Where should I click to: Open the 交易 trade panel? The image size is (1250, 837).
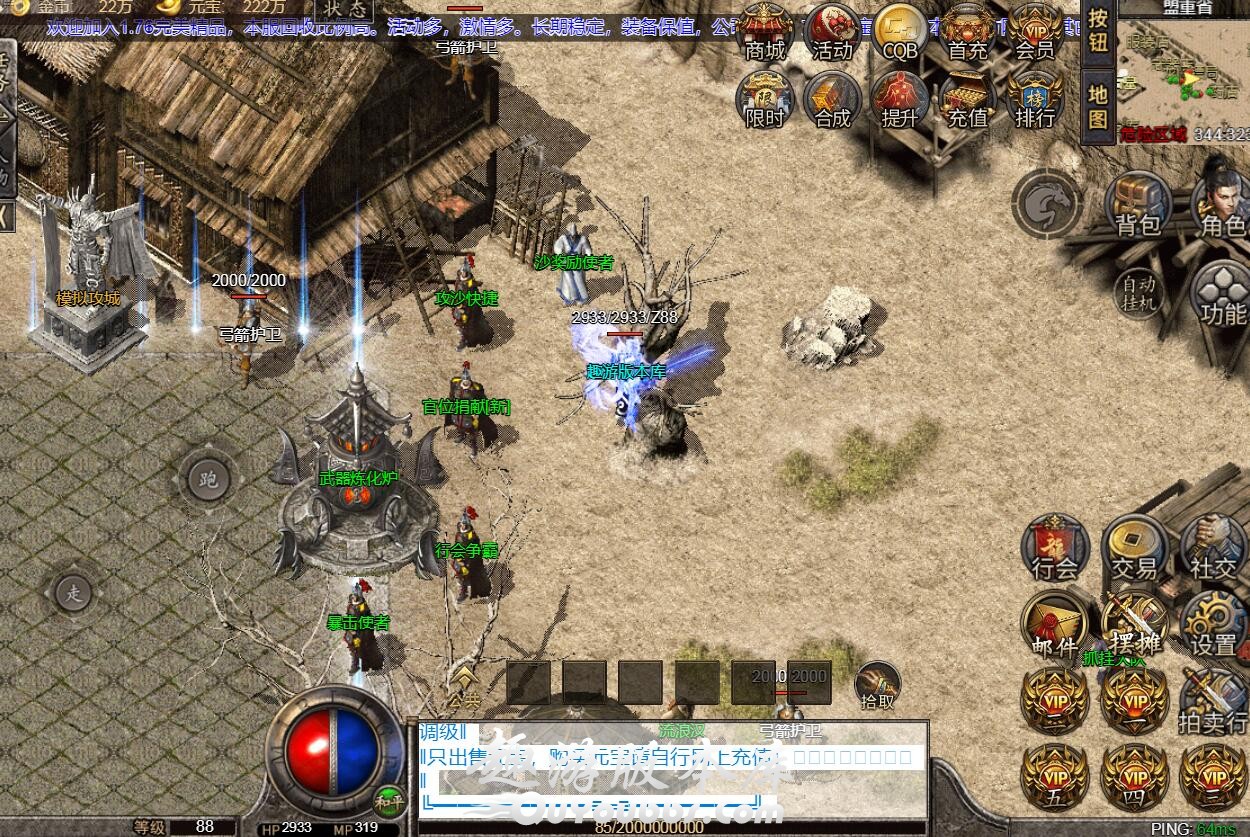tap(1134, 548)
